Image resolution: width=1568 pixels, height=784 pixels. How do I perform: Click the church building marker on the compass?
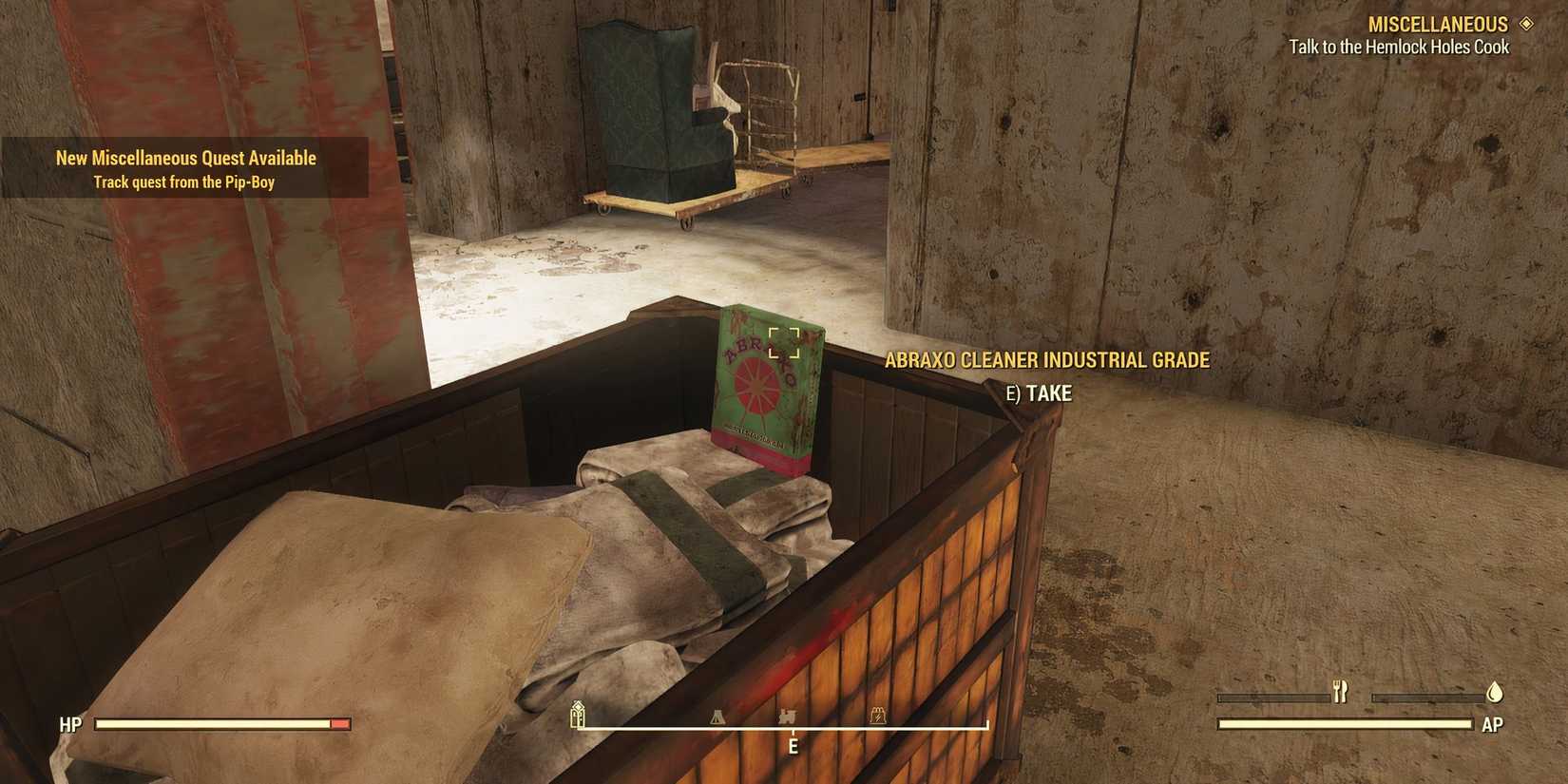(578, 715)
